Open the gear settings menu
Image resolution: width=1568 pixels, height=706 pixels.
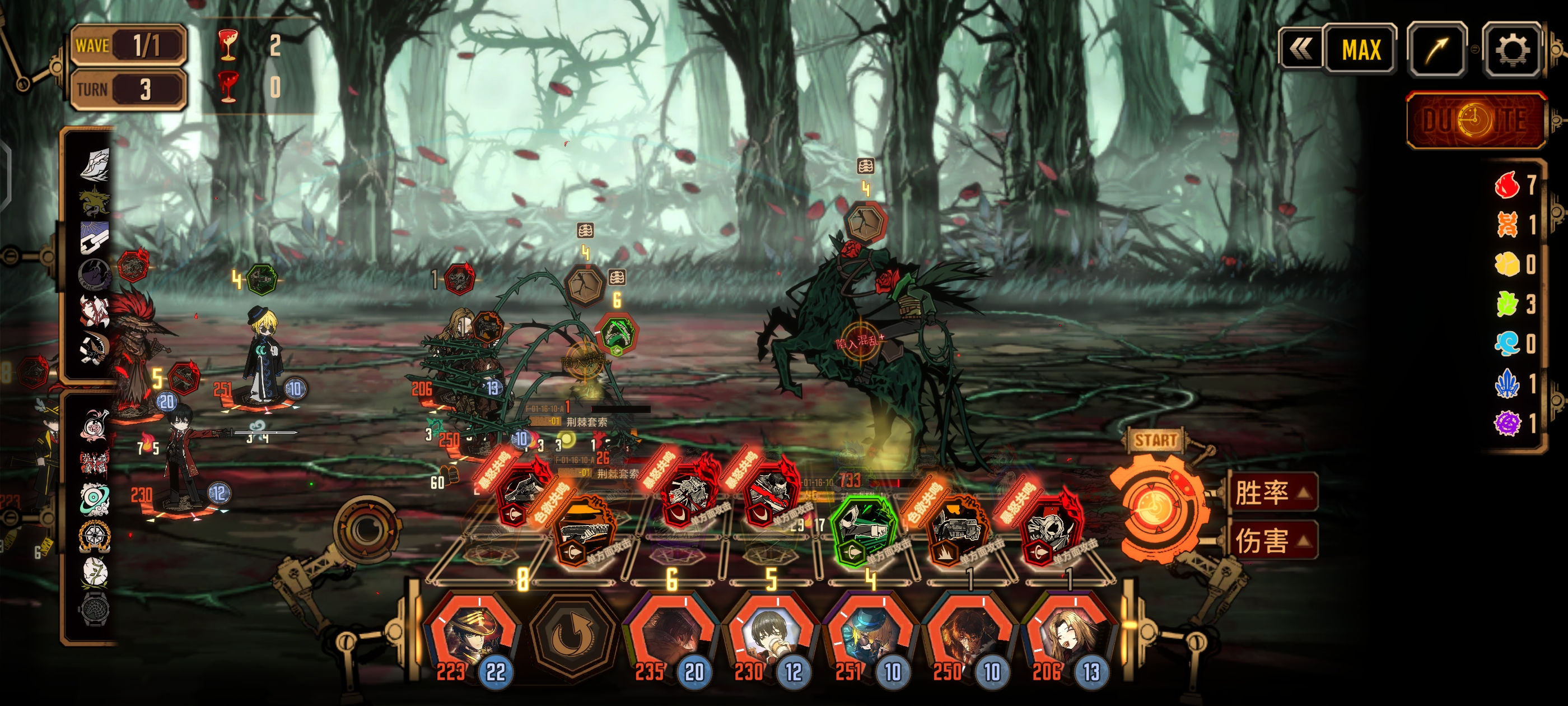tap(1513, 50)
